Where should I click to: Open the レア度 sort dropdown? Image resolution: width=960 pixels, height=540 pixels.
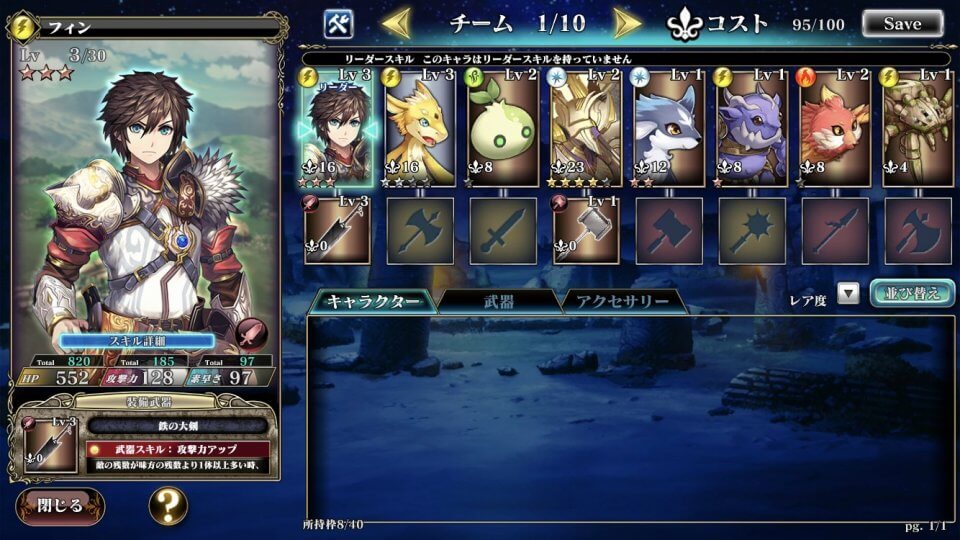tap(848, 294)
